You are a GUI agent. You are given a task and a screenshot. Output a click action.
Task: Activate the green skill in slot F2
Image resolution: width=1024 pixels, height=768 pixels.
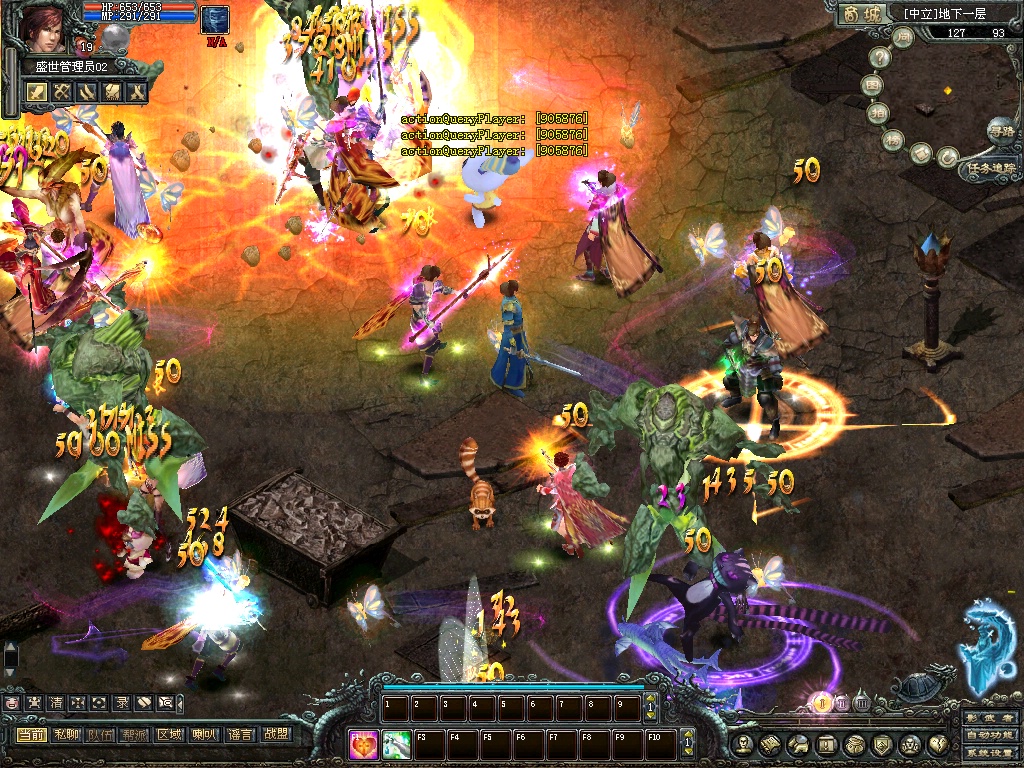coord(397,745)
